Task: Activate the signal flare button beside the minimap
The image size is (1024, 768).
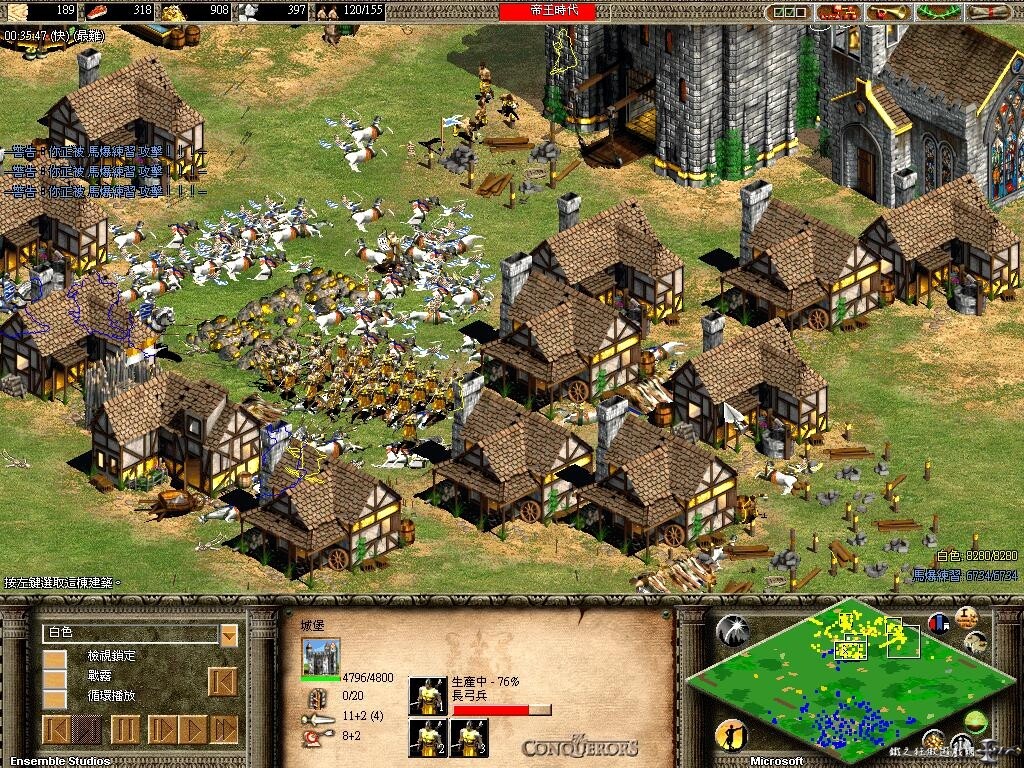Action: [x=733, y=629]
